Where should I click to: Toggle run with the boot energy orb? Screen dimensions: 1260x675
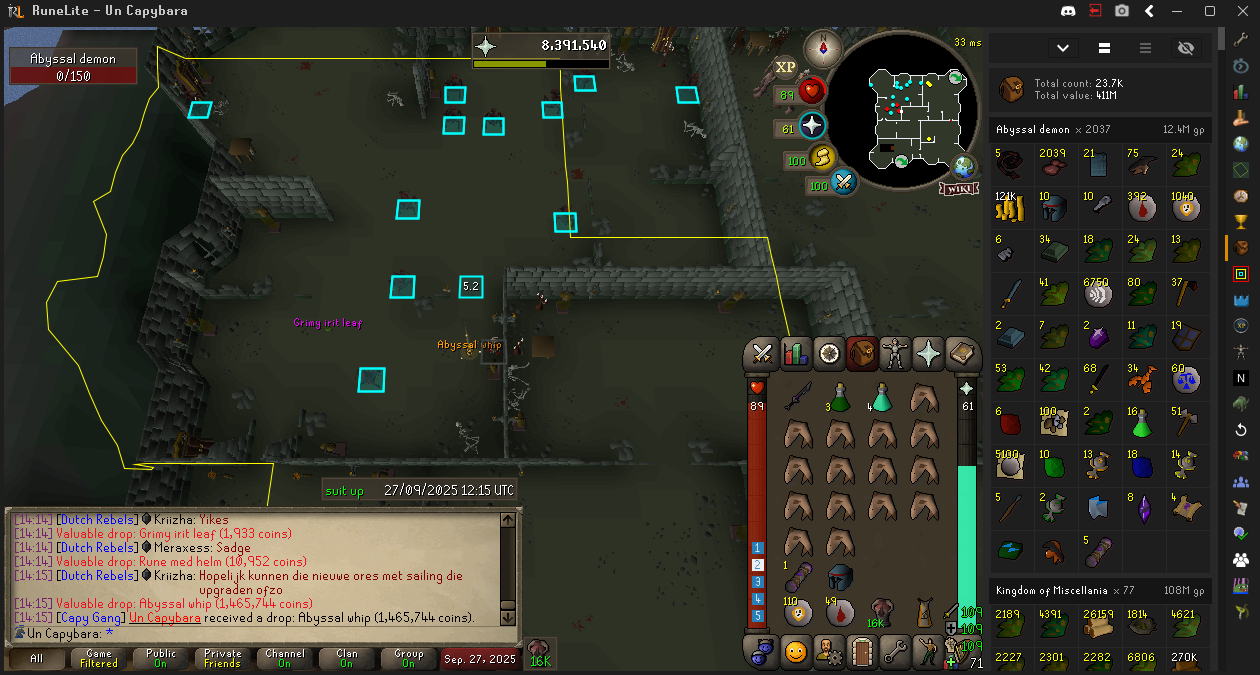(823, 157)
